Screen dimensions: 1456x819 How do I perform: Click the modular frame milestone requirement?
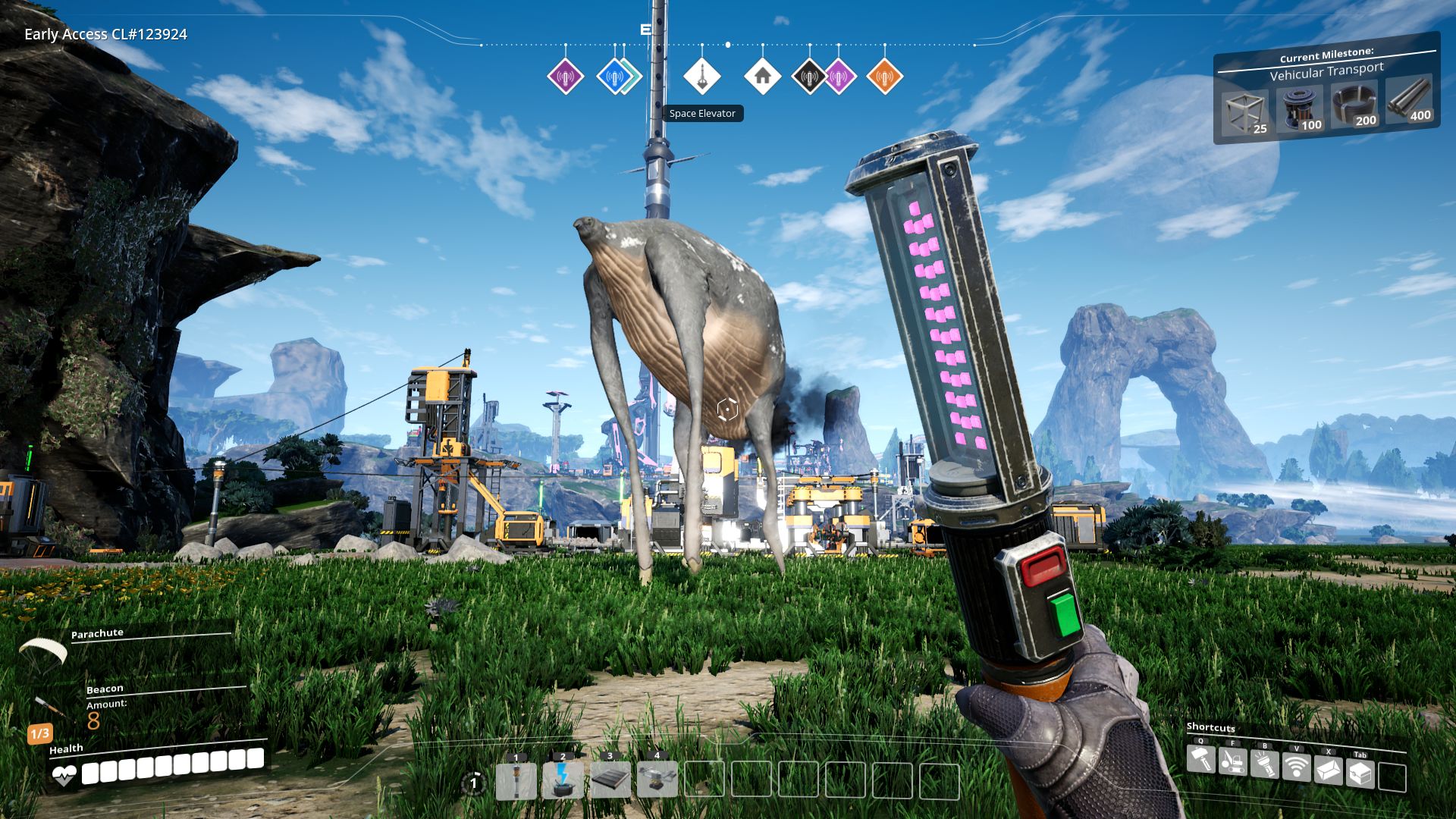pos(1244,112)
